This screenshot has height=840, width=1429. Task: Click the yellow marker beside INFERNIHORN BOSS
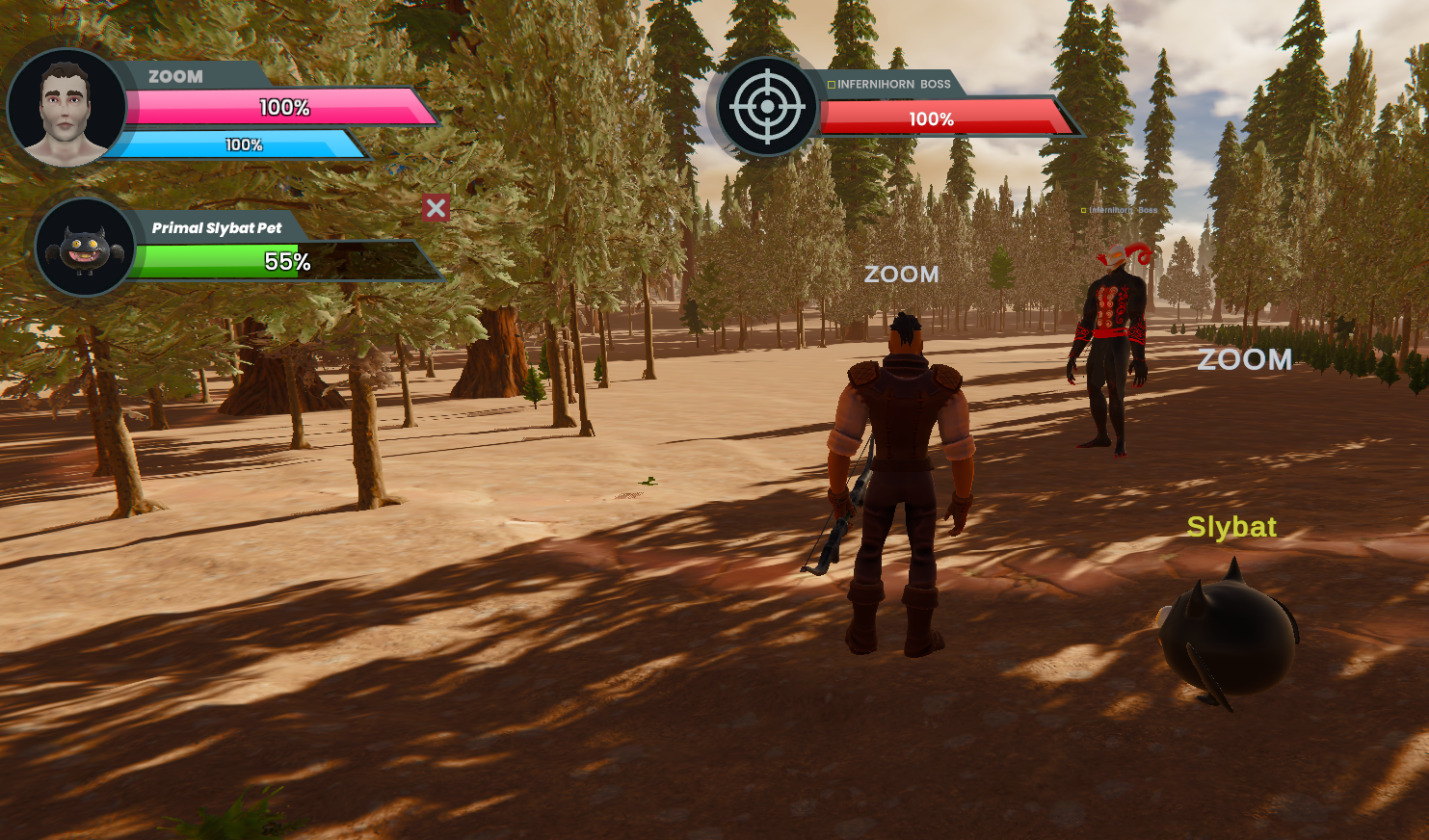(x=831, y=85)
